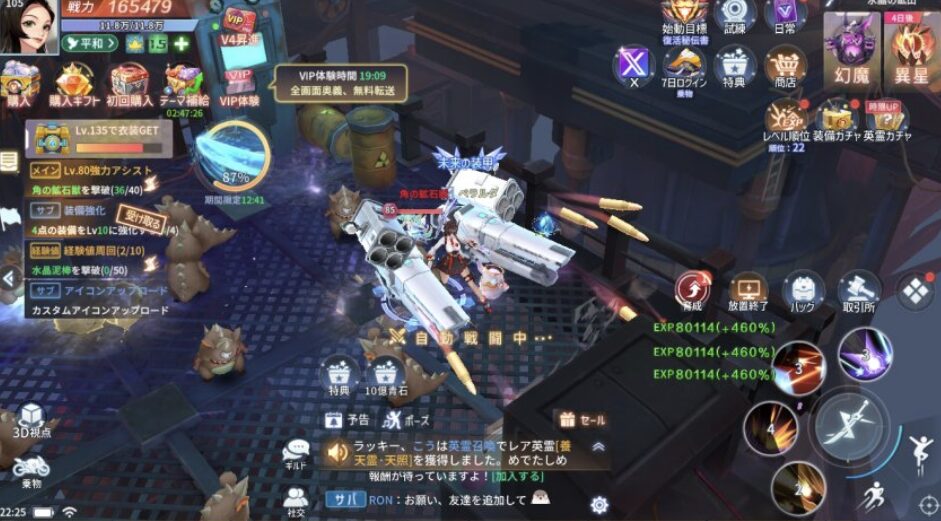This screenshot has width=941, height=521.
Task: Open the バッグ inventory bag
Action: click(803, 289)
